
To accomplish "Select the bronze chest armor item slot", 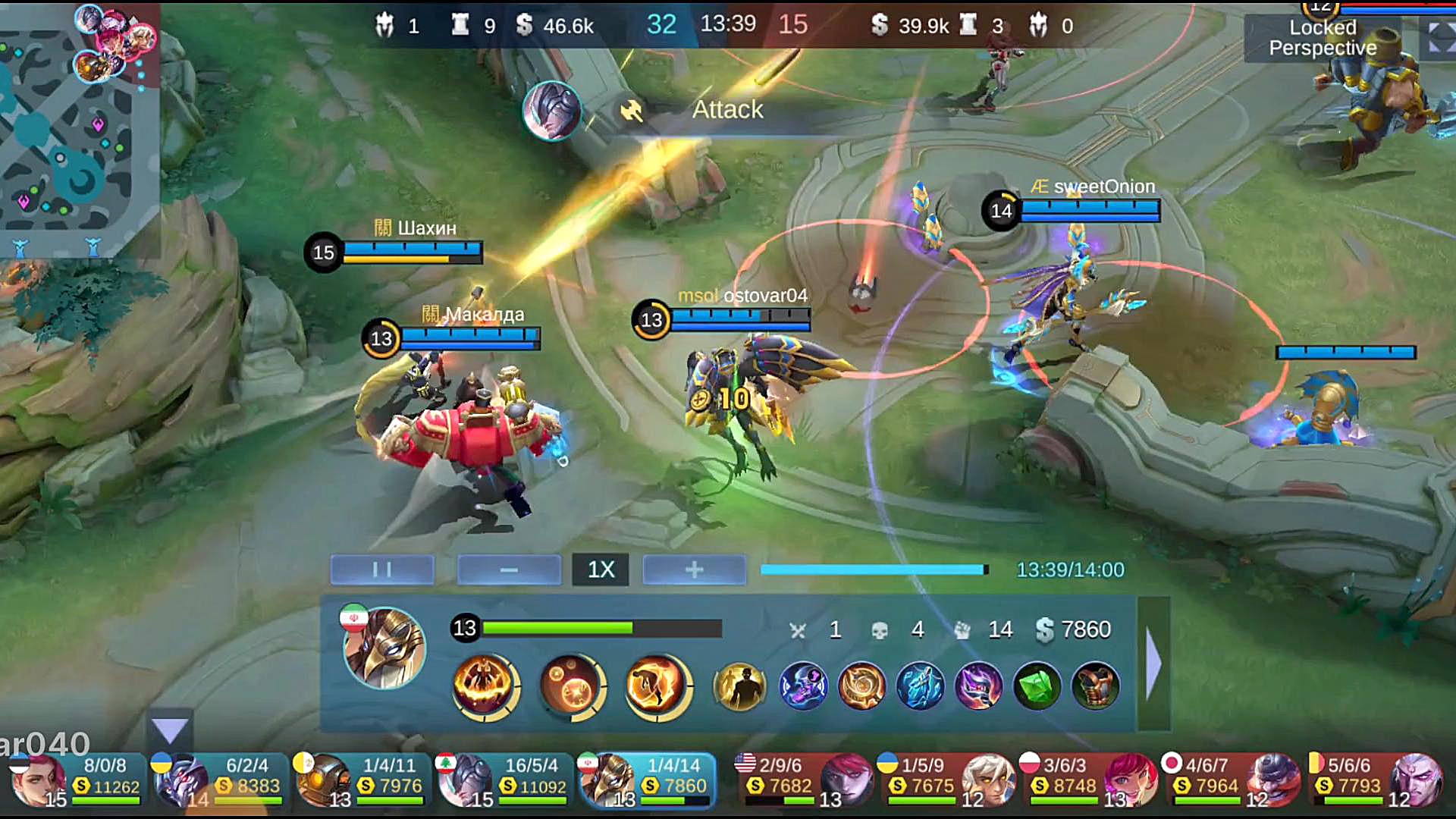I will pos(1095,687).
